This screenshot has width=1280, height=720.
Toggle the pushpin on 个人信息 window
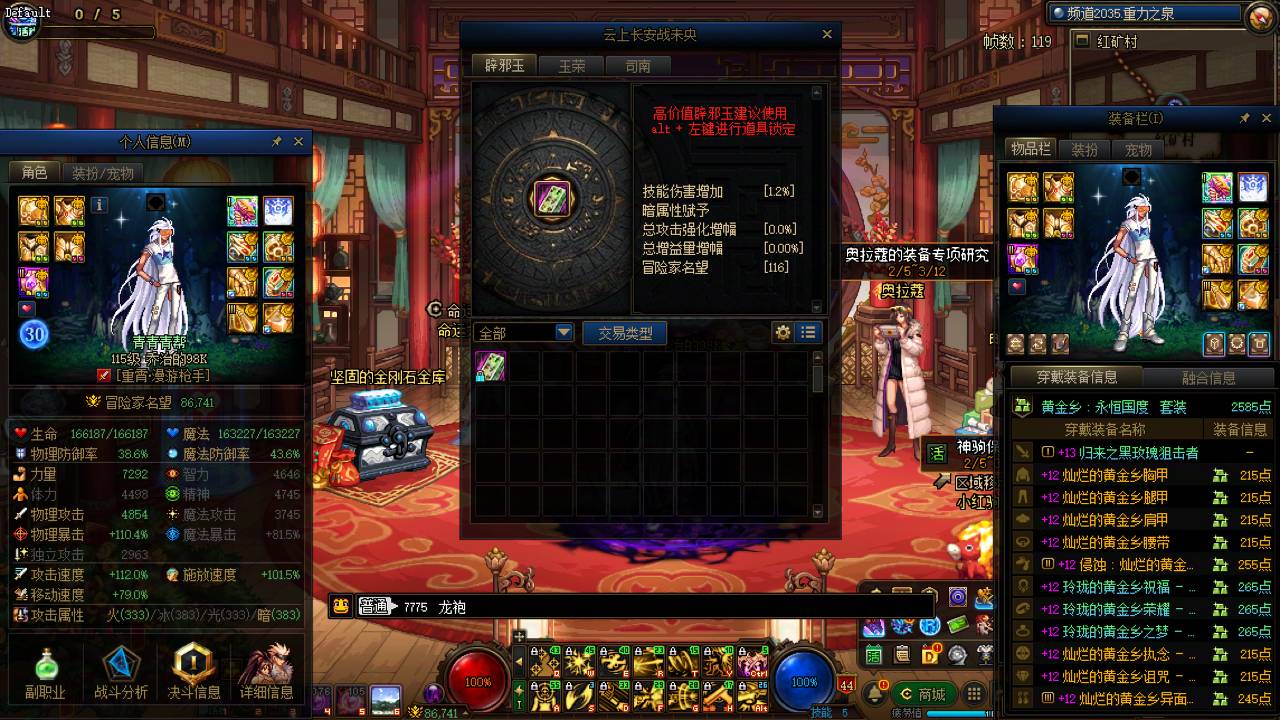277,141
